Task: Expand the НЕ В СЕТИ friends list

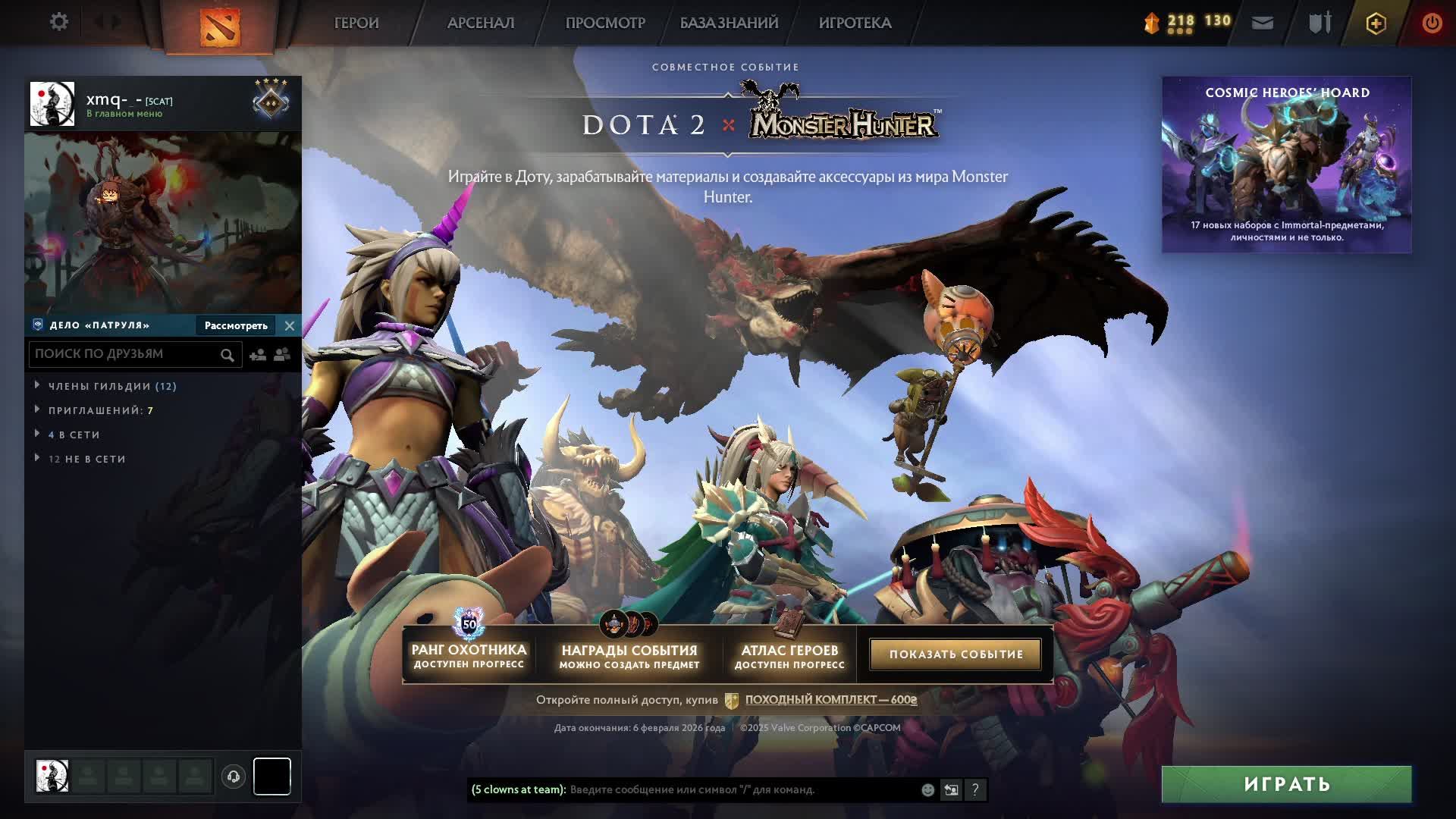Action: tap(86, 459)
